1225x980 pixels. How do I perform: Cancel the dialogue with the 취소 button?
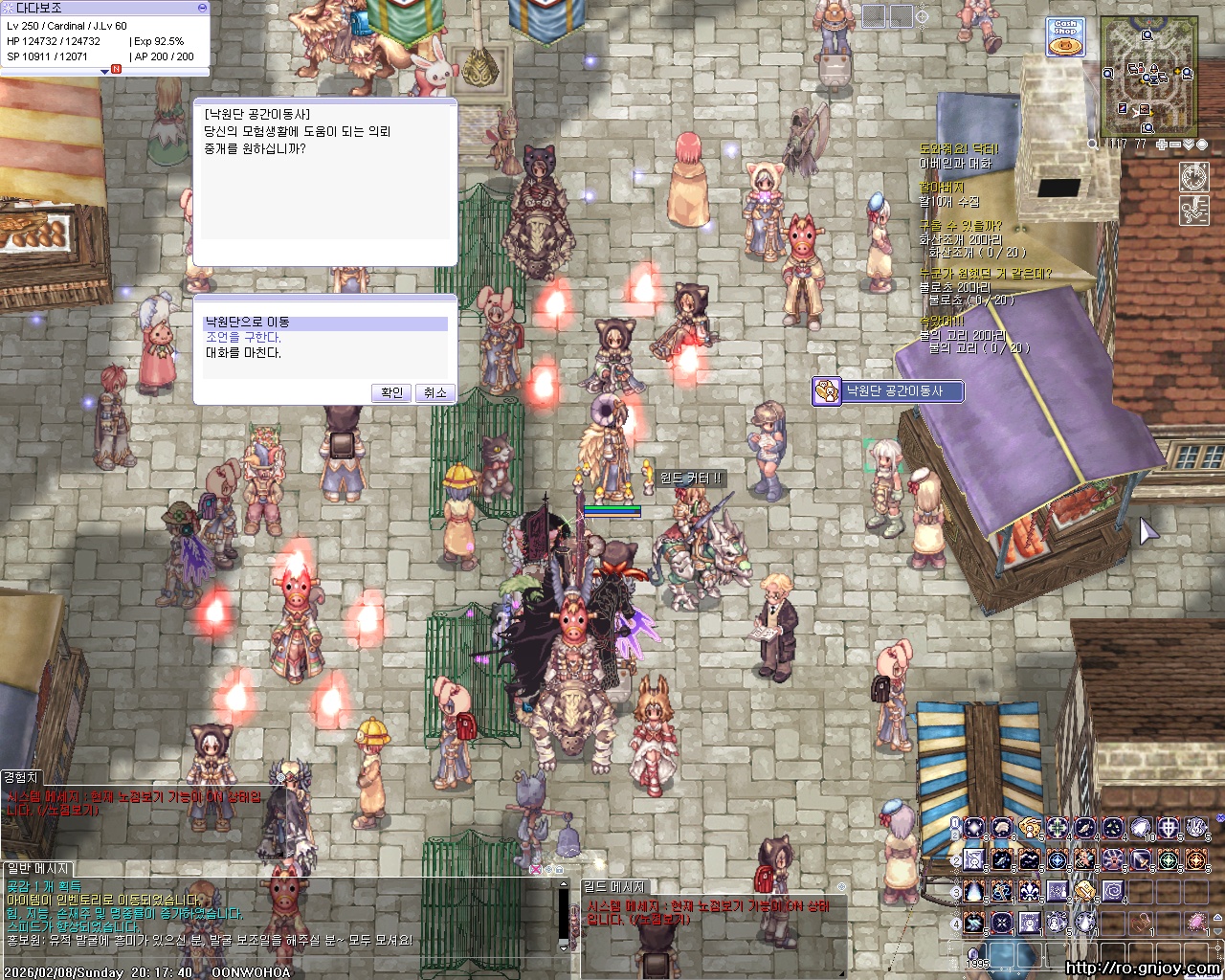[x=435, y=392]
